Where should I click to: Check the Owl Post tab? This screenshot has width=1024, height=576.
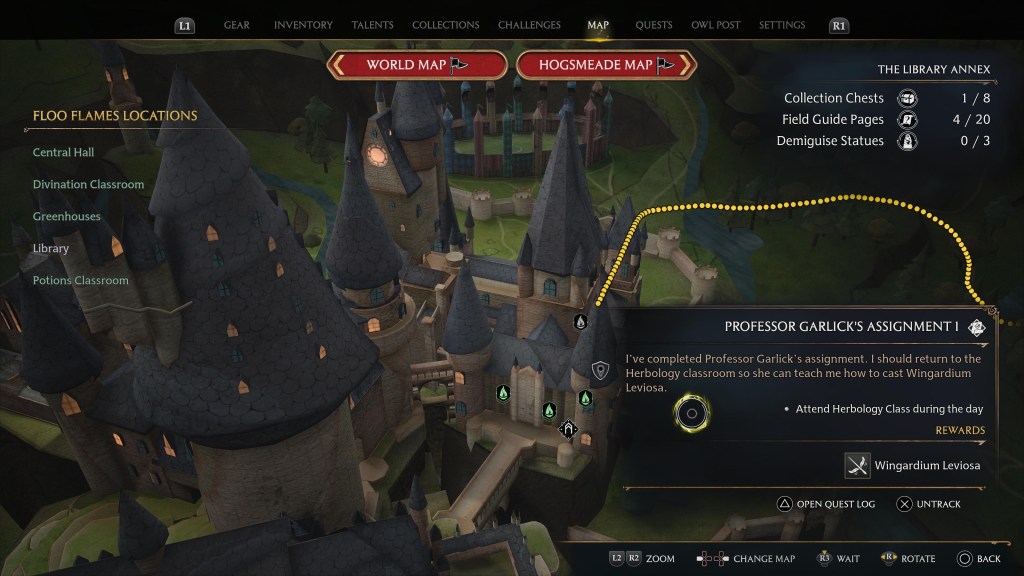[715, 25]
